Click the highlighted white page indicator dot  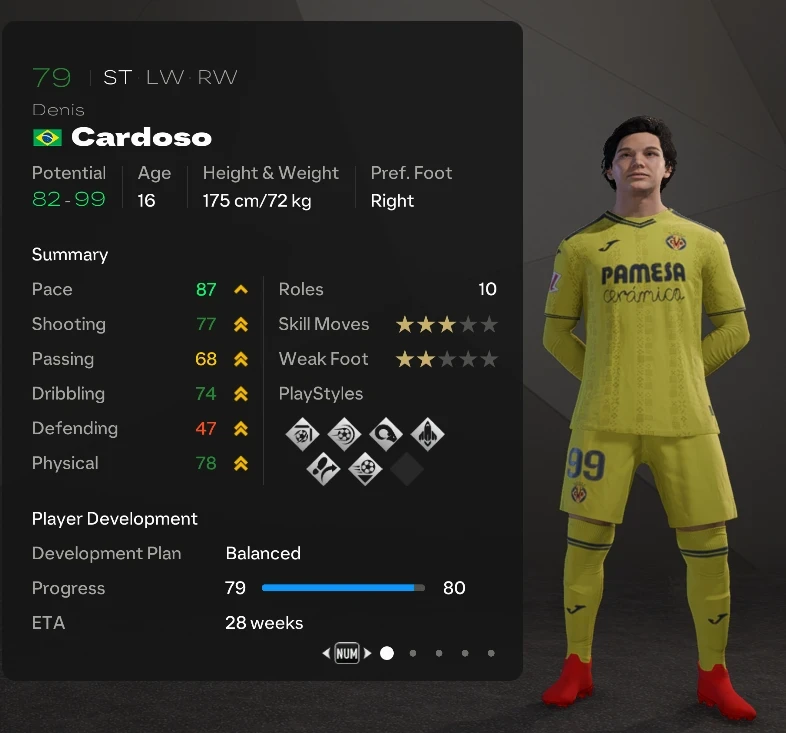point(387,653)
